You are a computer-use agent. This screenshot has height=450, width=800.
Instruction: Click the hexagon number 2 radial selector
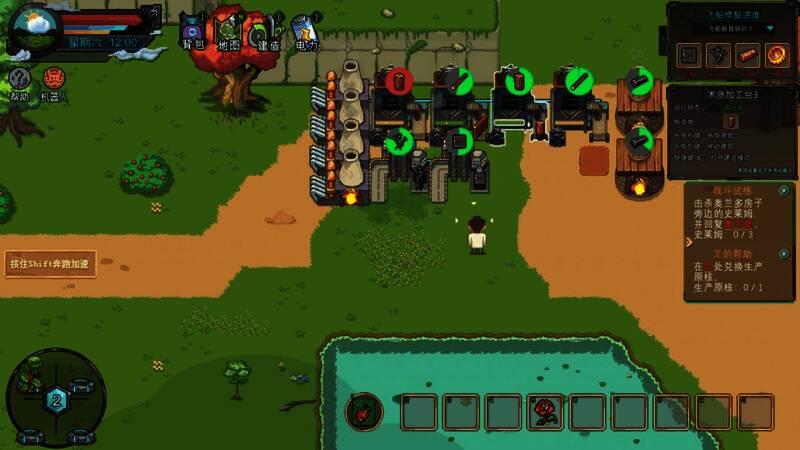(x=56, y=400)
